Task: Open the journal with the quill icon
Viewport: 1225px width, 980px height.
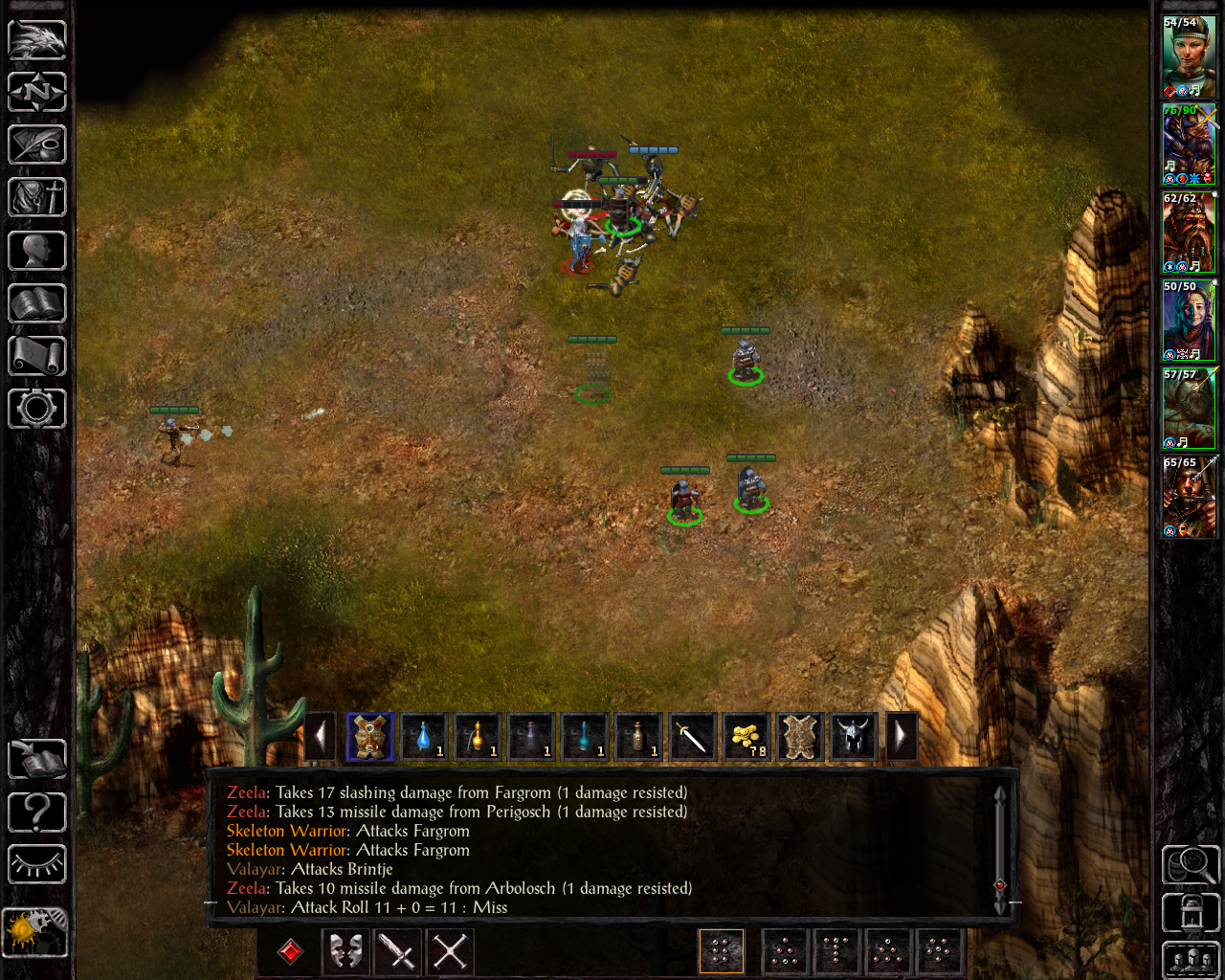Action: 37,145
